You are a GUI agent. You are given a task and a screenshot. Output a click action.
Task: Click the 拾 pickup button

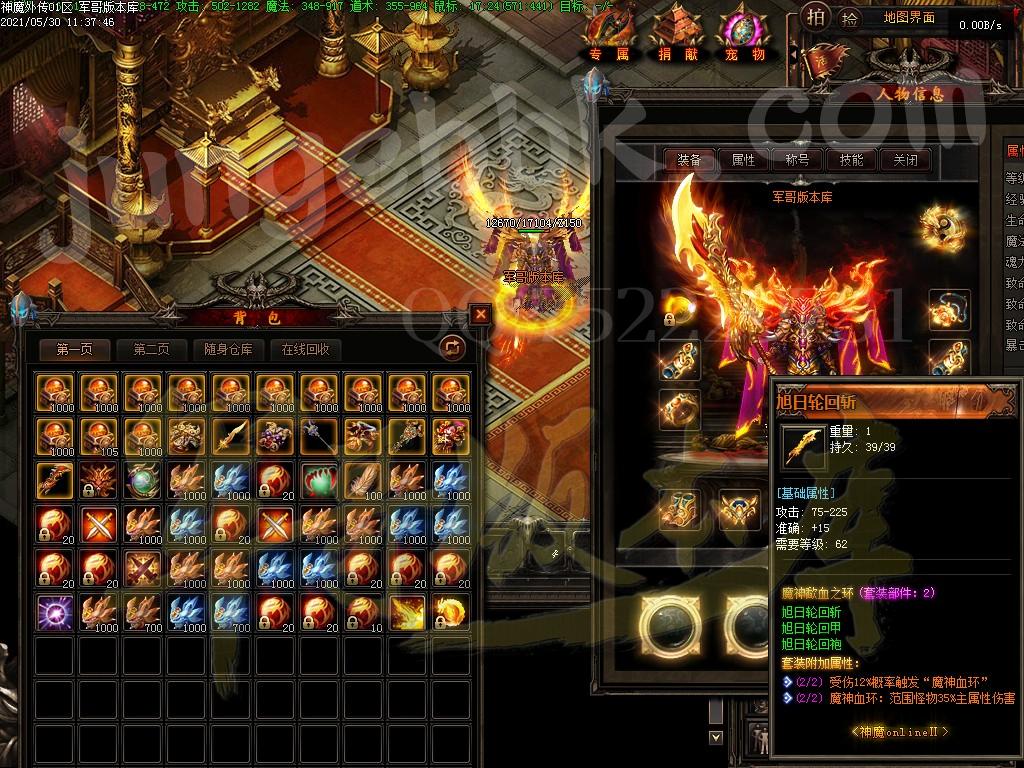849,18
